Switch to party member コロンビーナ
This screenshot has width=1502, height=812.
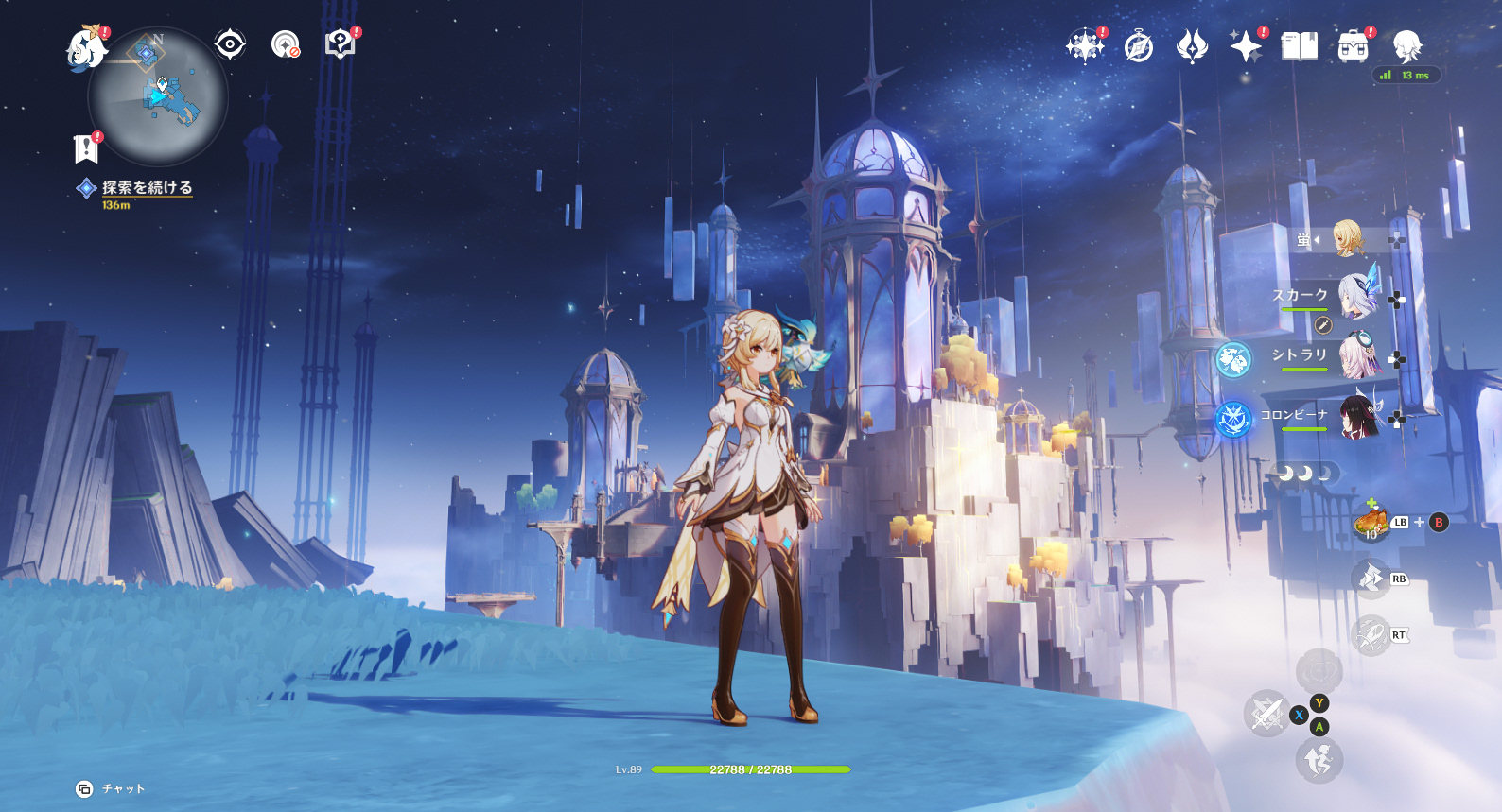[x=1356, y=416]
